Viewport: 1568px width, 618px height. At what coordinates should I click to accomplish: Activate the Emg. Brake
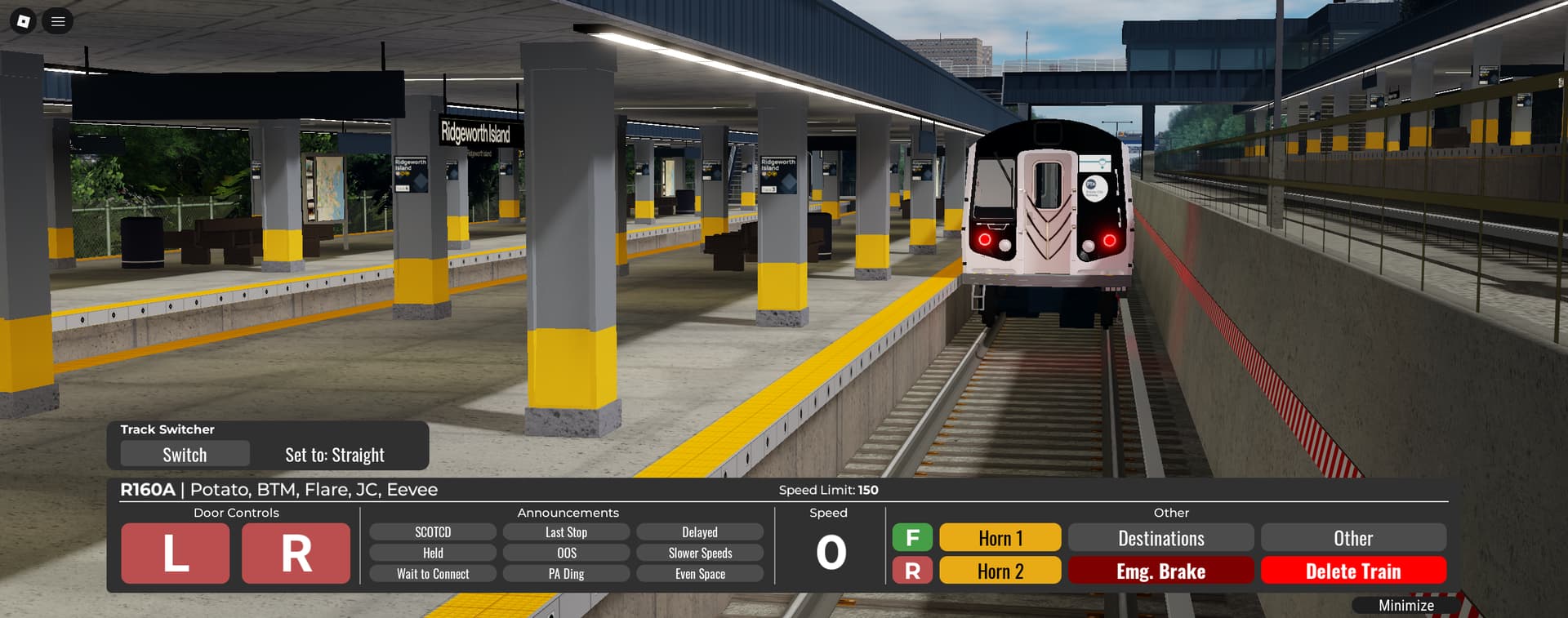point(1160,571)
